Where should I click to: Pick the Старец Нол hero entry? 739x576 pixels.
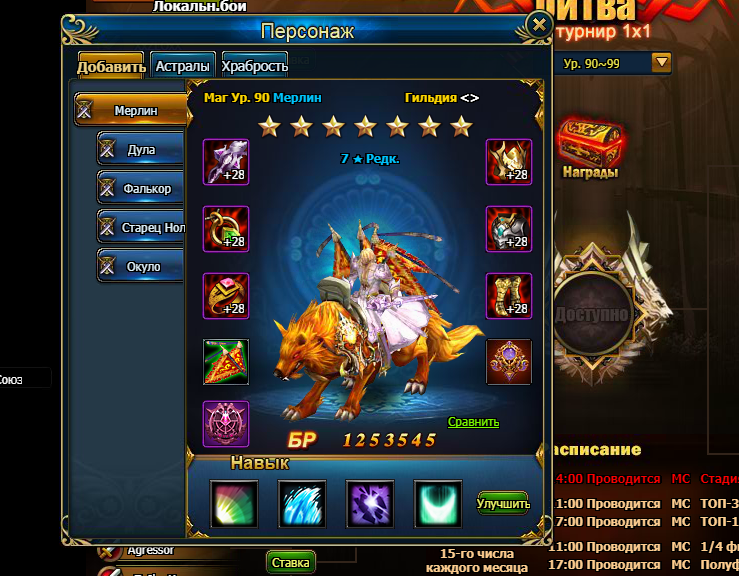141,227
